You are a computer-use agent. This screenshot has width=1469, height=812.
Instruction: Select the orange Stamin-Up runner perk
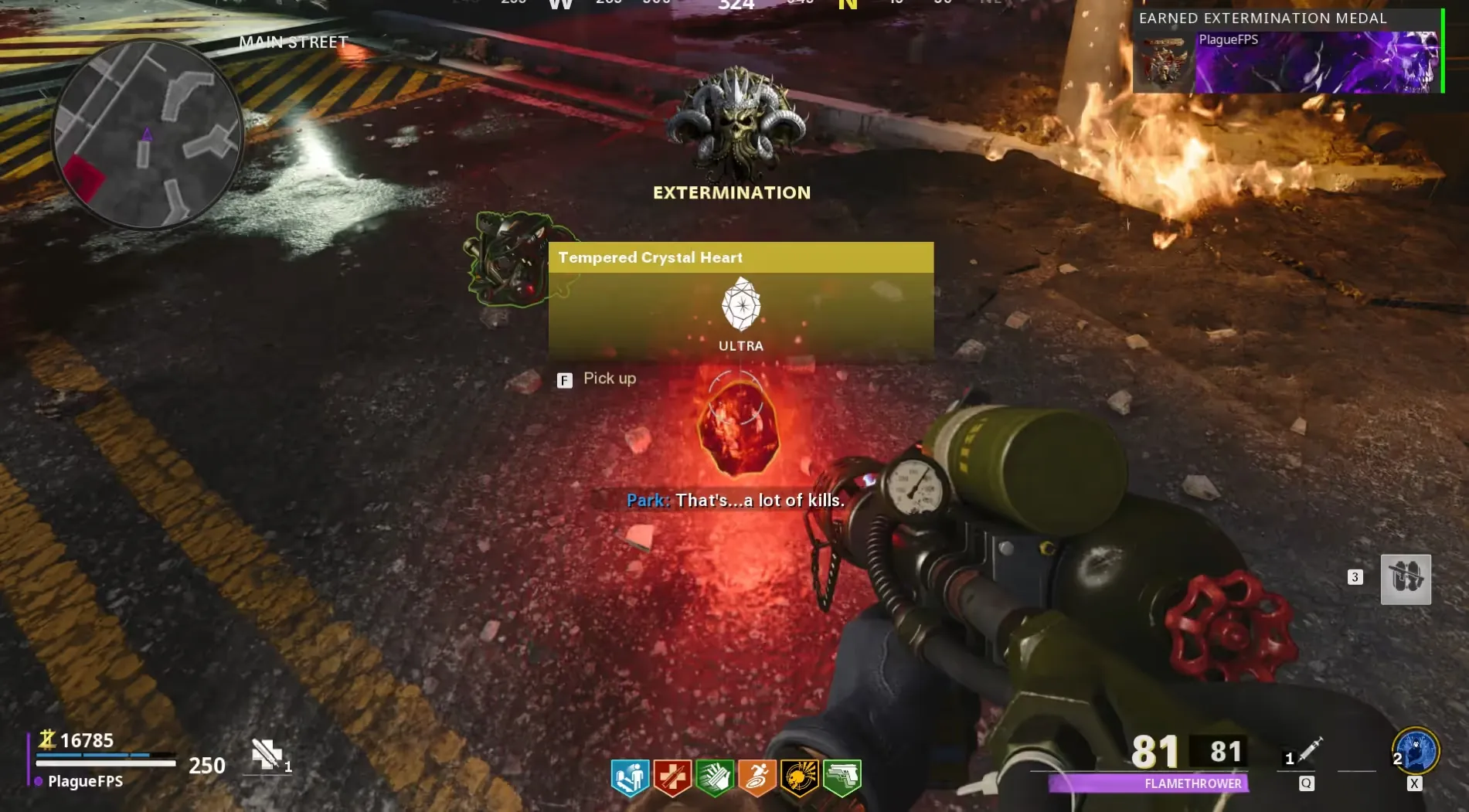point(757,776)
